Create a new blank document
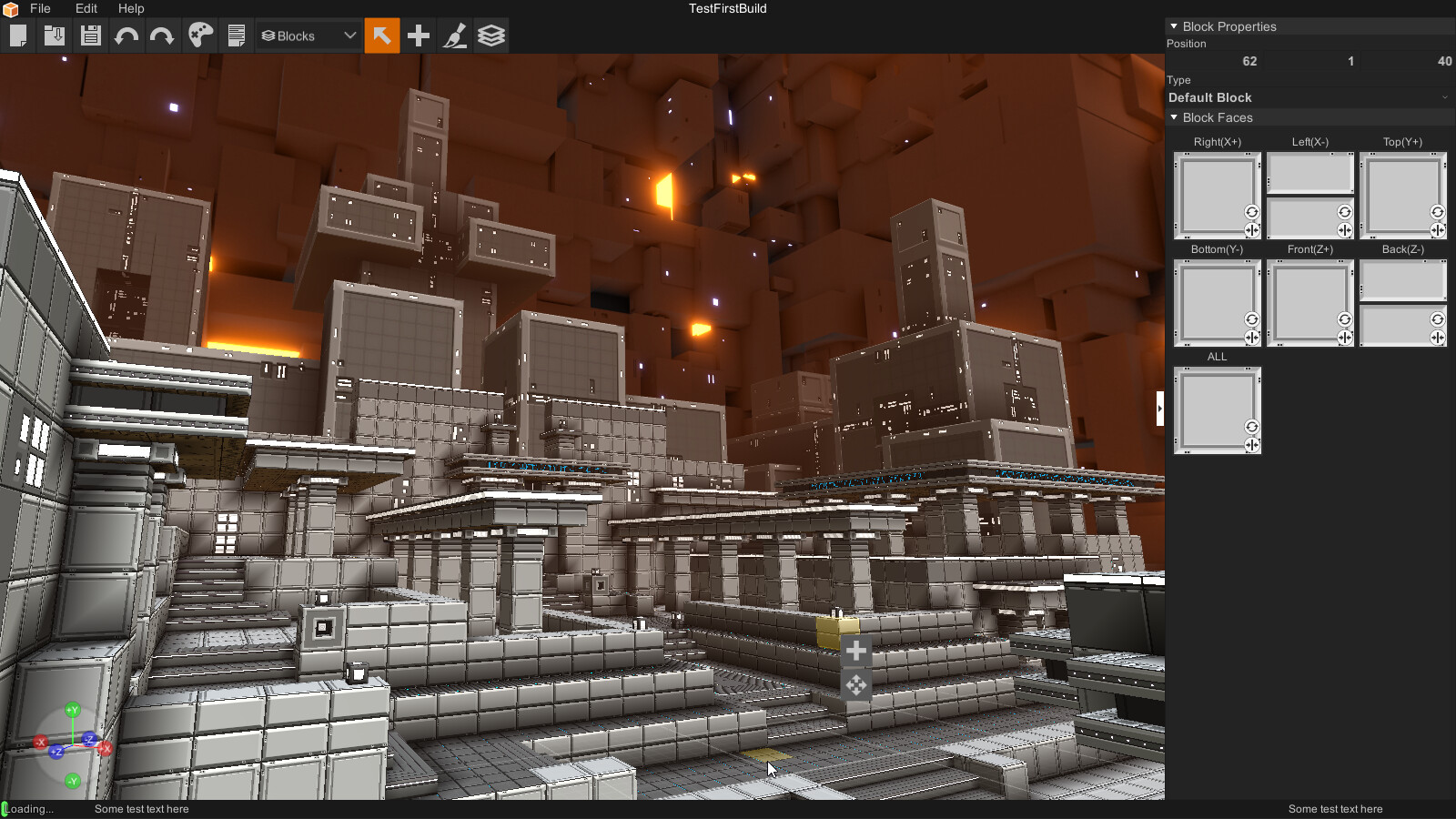 [x=18, y=36]
